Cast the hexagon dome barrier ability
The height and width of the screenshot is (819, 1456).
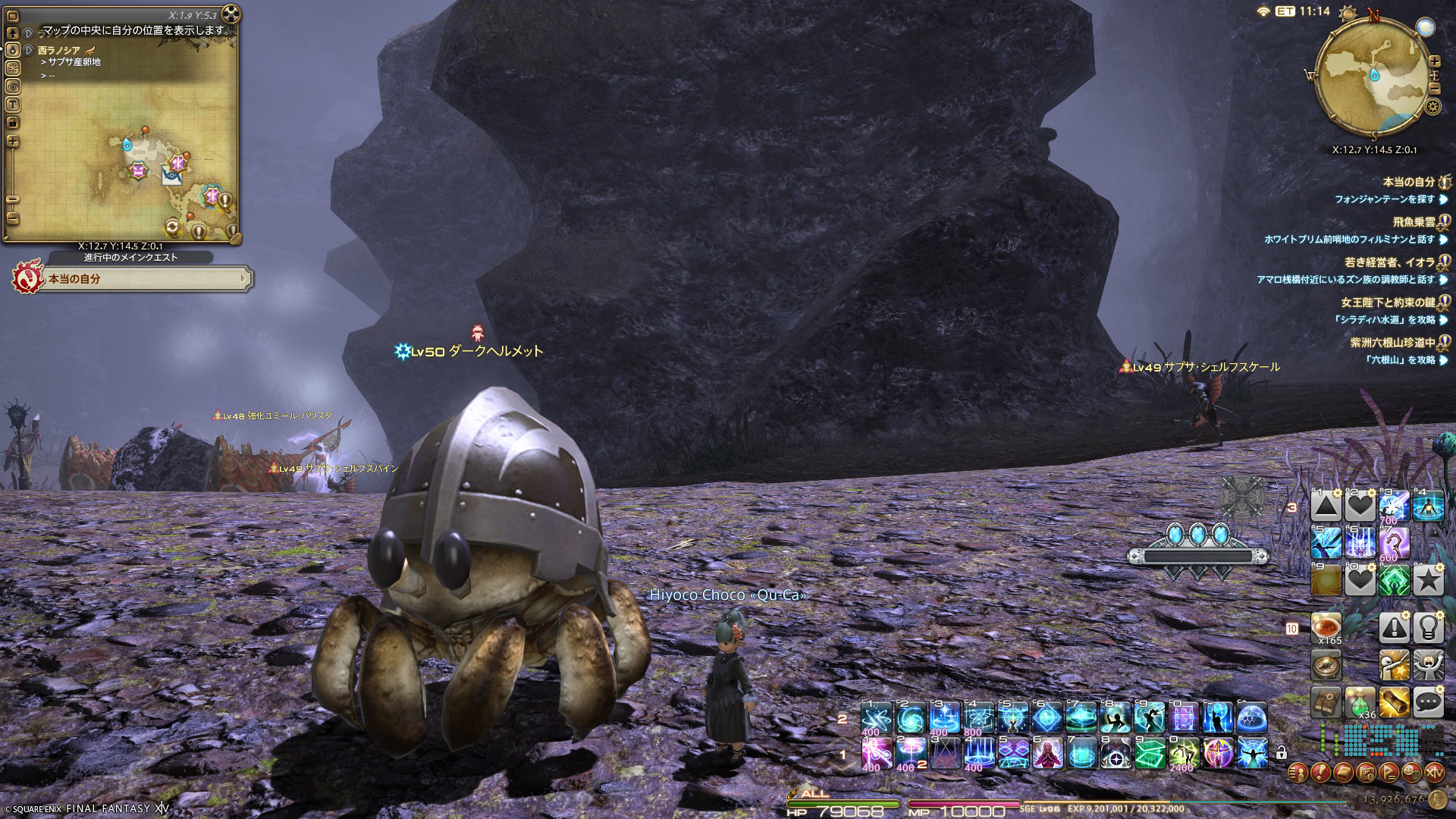tap(1252, 717)
